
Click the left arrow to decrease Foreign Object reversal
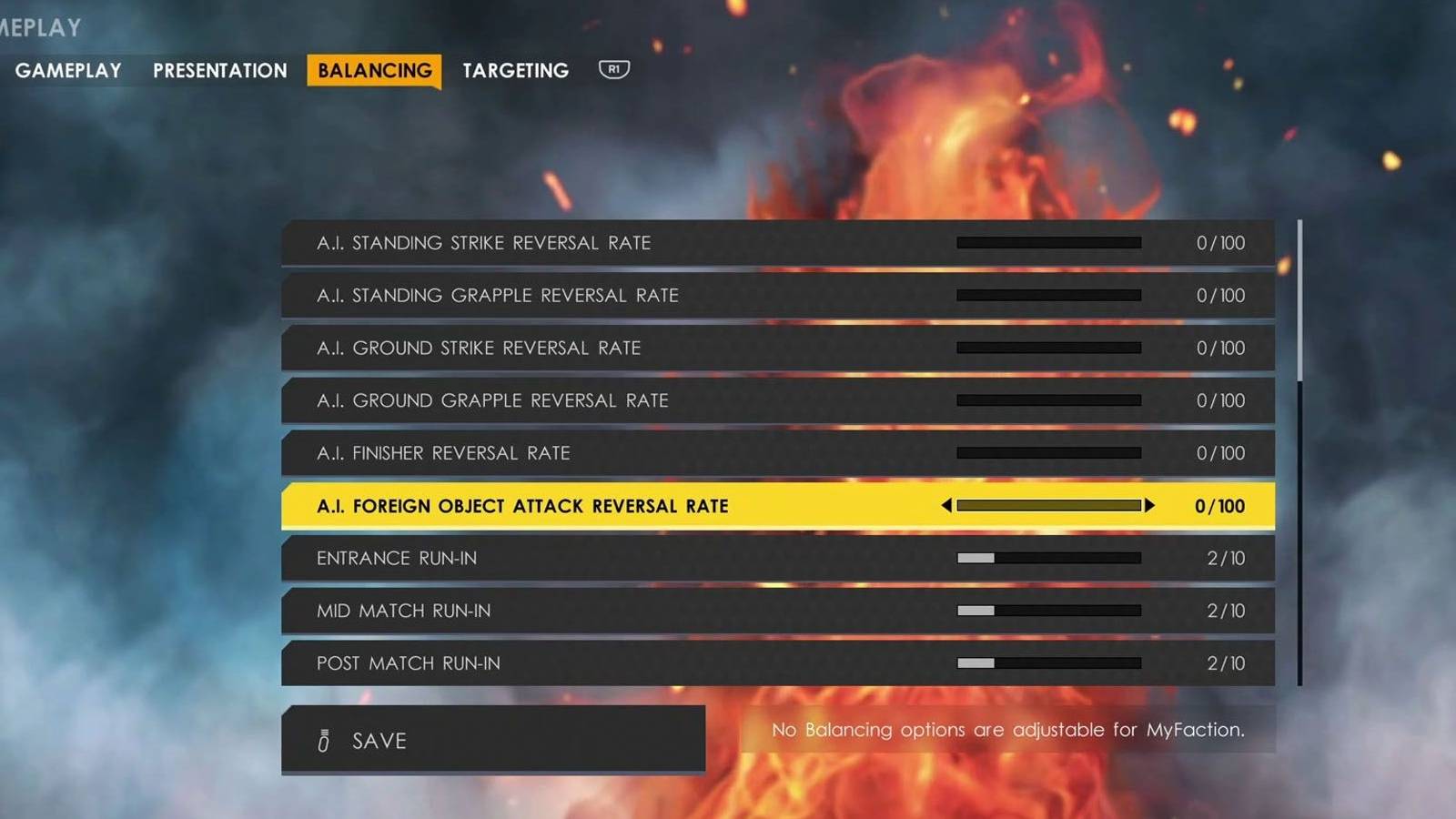(947, 506)
